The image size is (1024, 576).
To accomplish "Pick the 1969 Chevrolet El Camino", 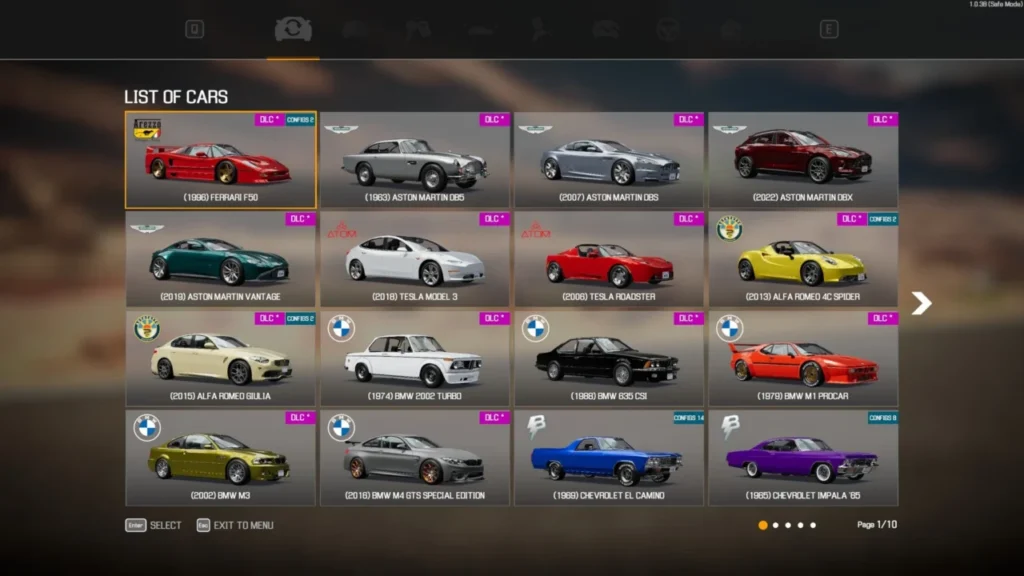I will tap(609, 457).
